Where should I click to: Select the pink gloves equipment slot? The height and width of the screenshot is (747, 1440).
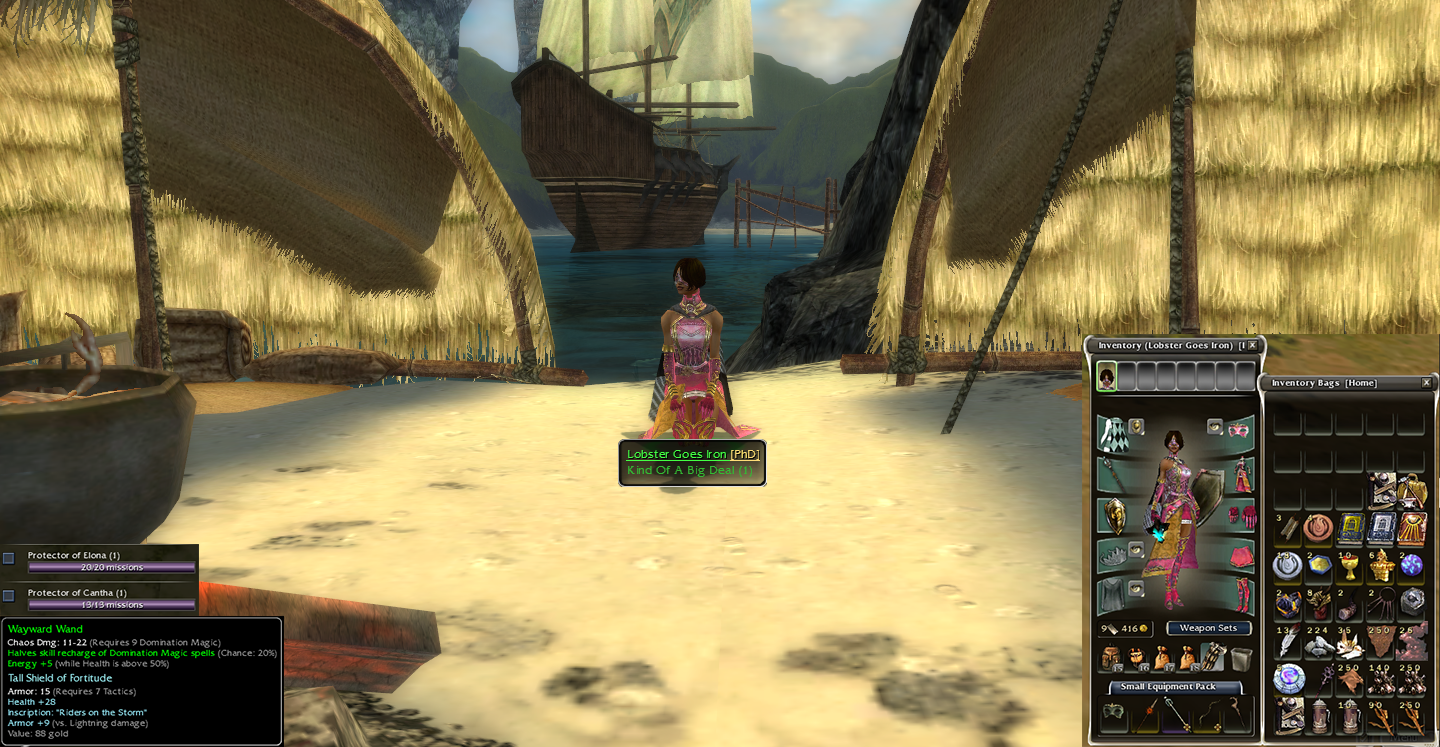pyautogui.click(x=1241, y=514)
